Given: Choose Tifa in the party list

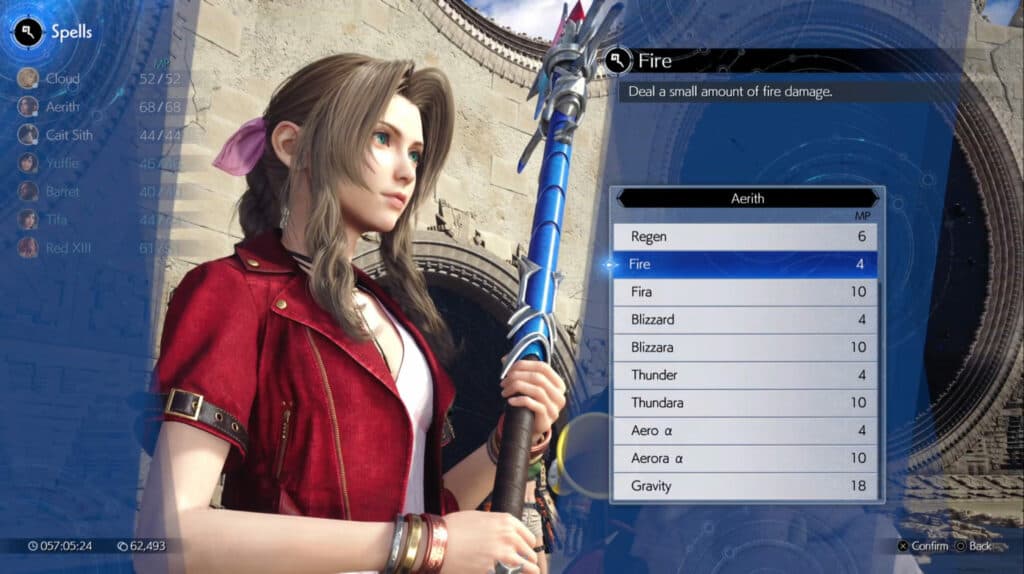Looking at the screenshot, I should click(x=58, y=219).
